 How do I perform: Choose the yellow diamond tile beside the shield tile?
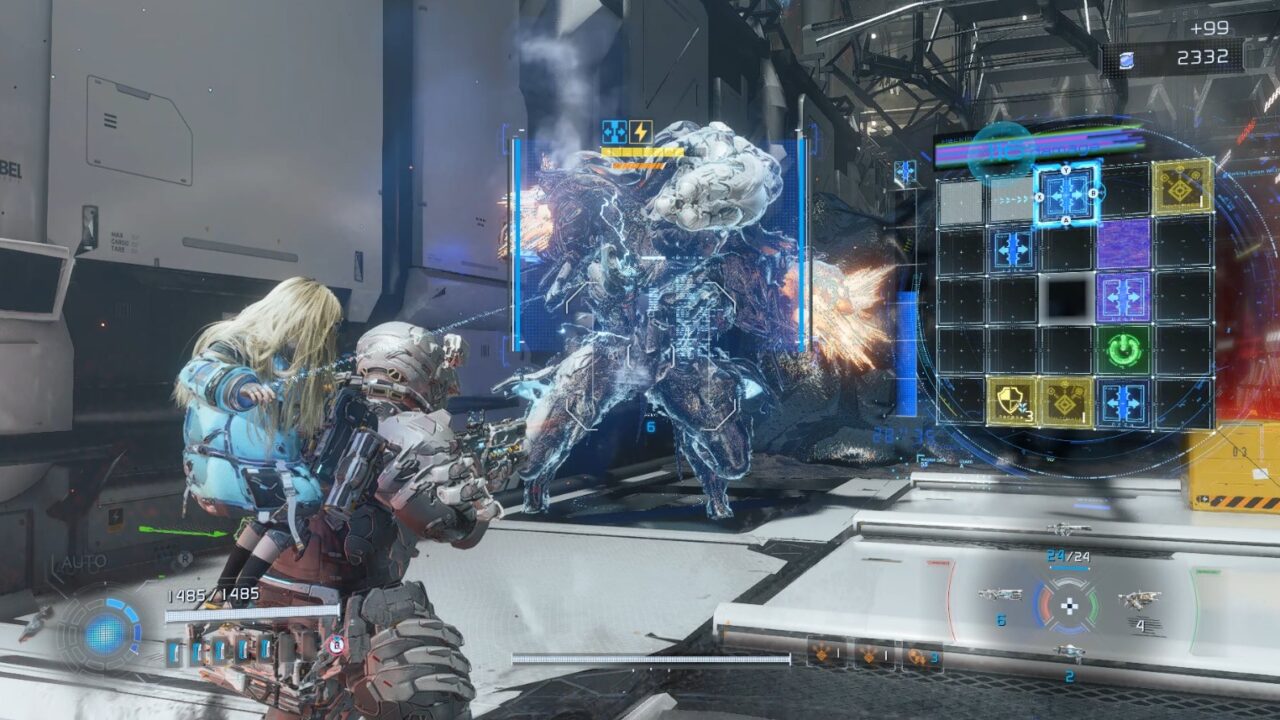click(x=1066, y=402)
